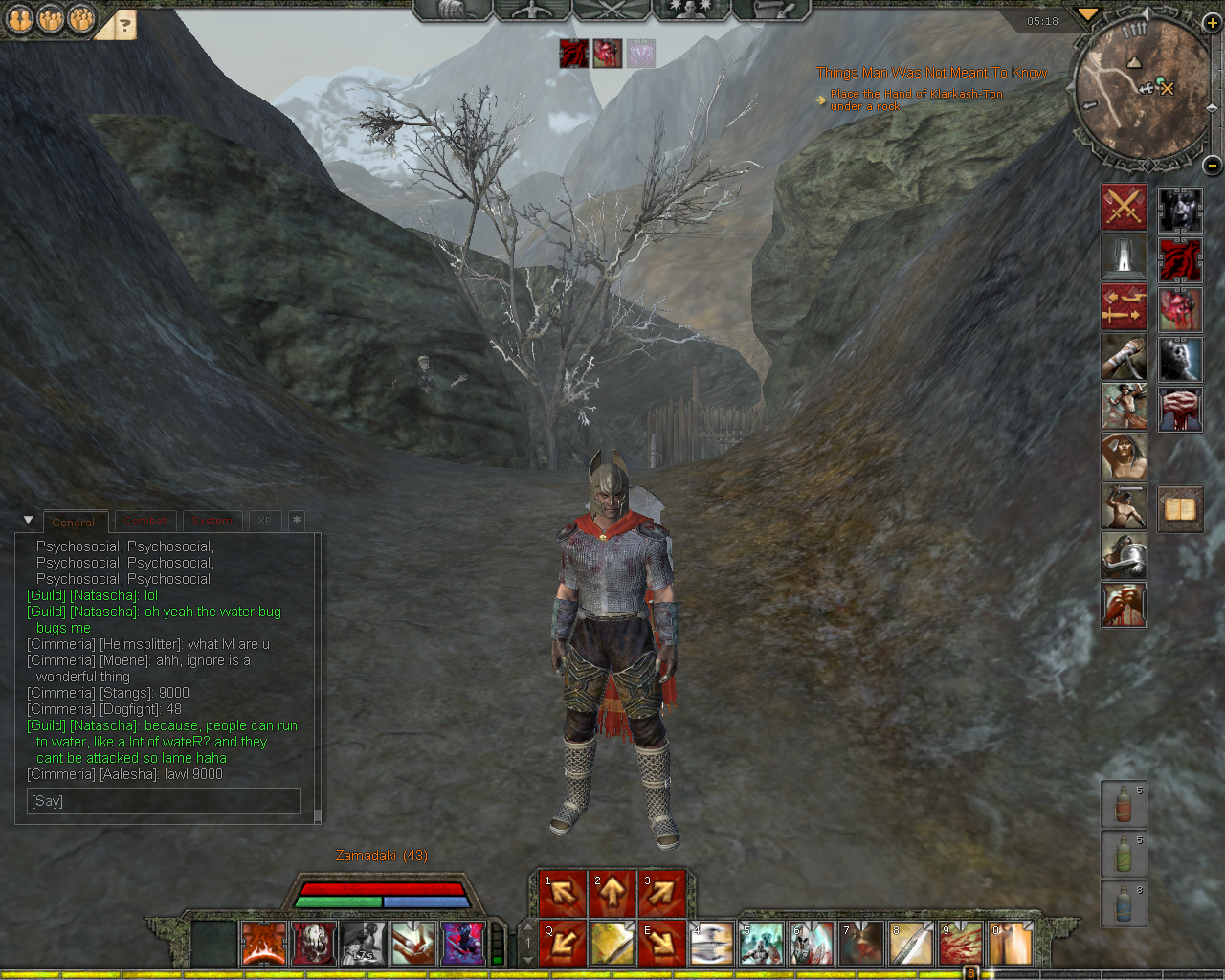
Task: Activate the lower-left Q attack arrow
Action: [563, 944]
